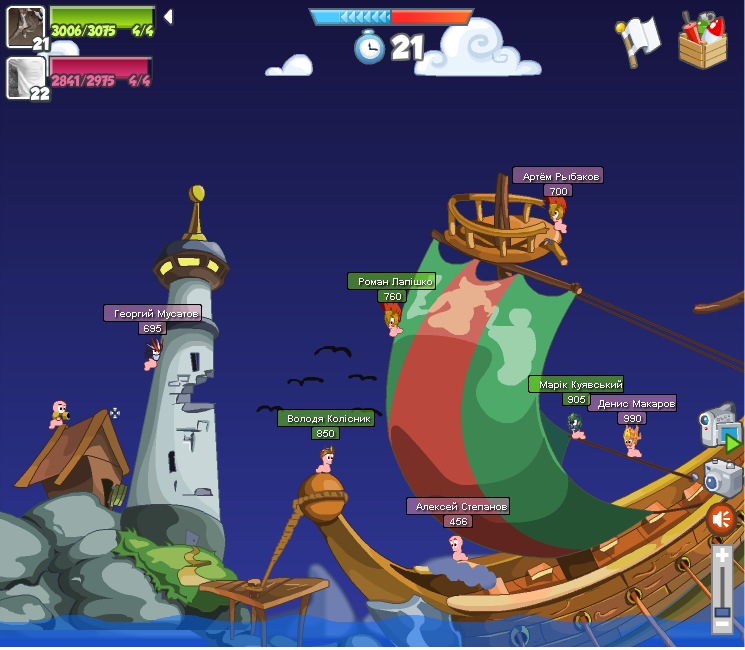This screenshot has width=745, height=650.
Task: Zoom out with the minus button
Action: [722, 625]
